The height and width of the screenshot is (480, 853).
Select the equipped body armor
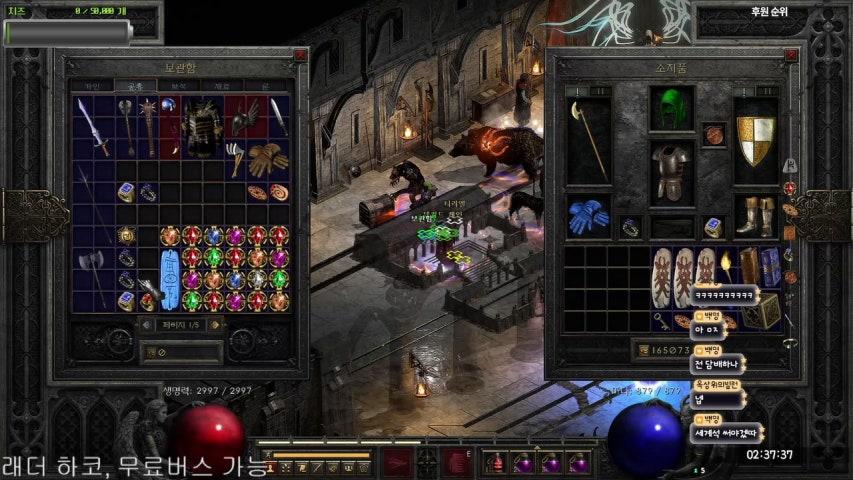672,172
